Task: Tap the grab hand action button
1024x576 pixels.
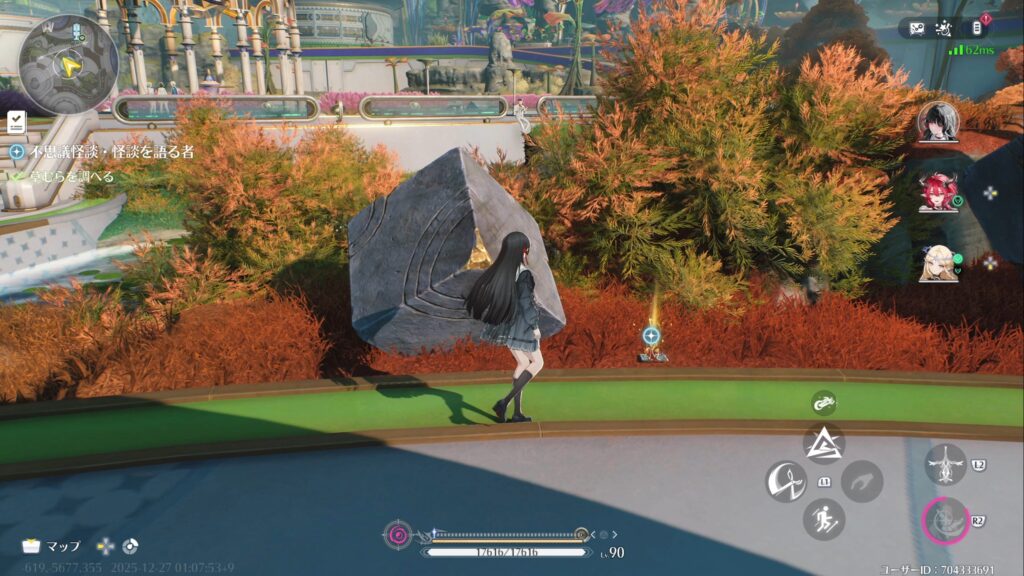Action: click(x=862, y=481)
